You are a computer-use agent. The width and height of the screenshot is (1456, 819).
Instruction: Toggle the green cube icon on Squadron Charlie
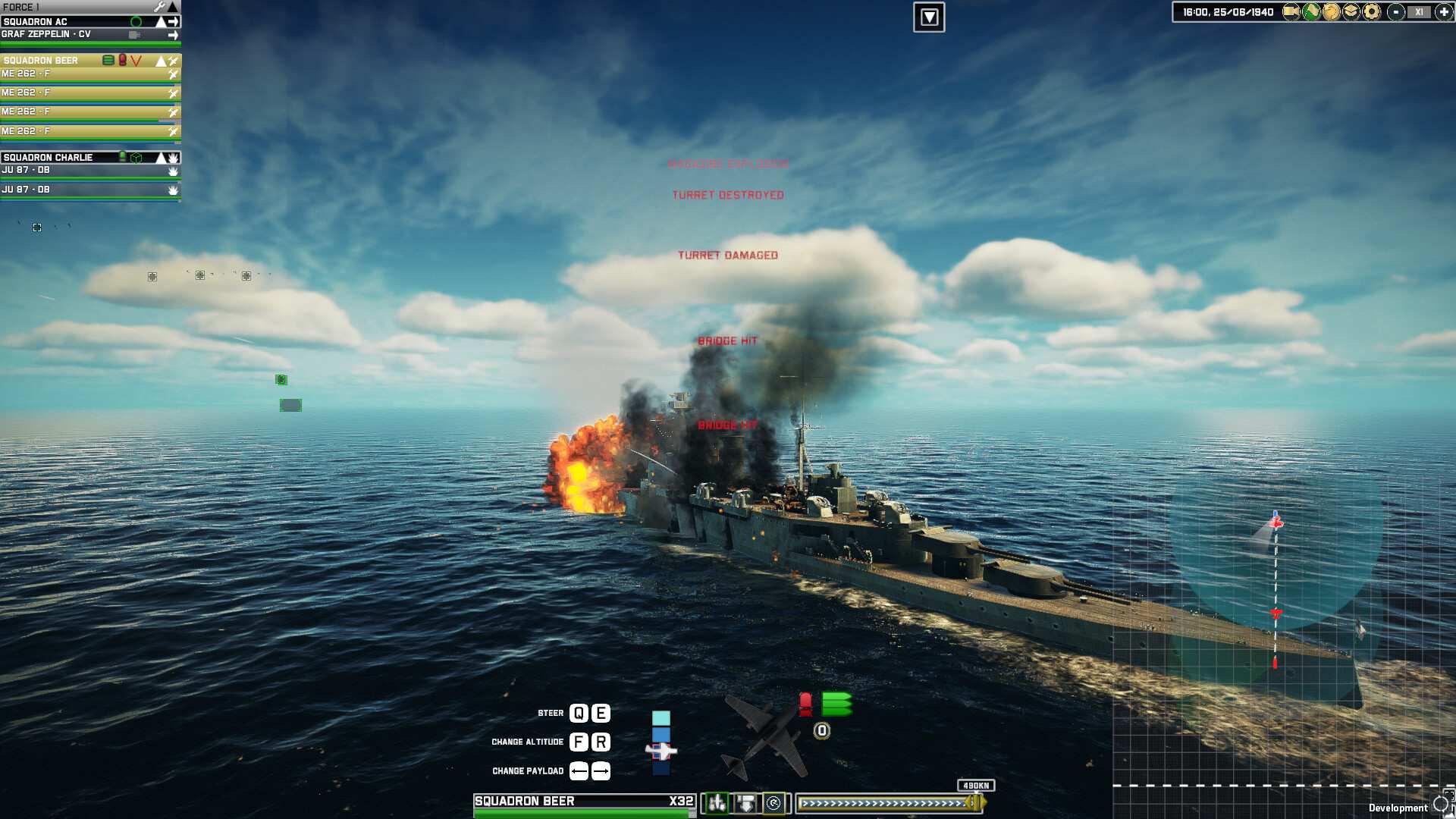pyautogui.click(x=136, y=156)
